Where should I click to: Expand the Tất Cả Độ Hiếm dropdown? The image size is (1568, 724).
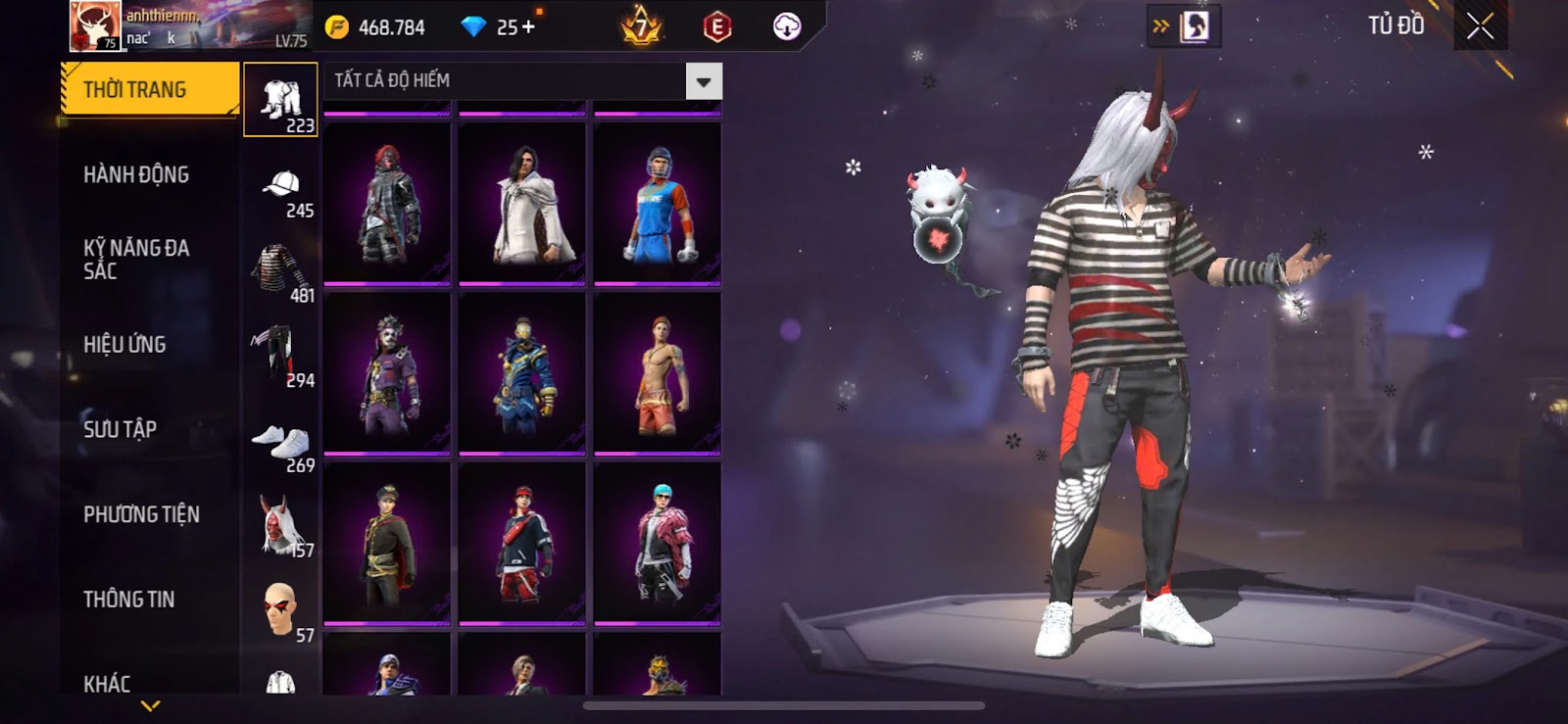pos(704,81)
